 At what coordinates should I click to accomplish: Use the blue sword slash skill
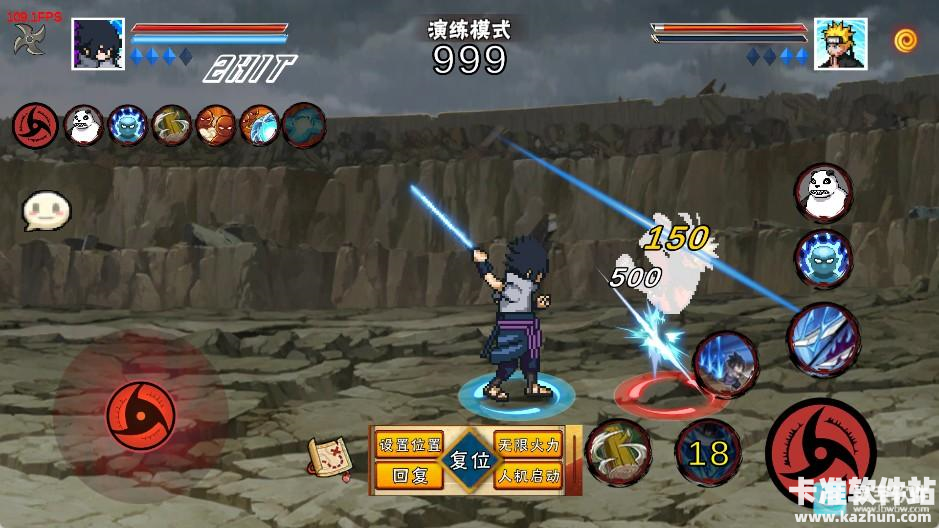(822, 338)
